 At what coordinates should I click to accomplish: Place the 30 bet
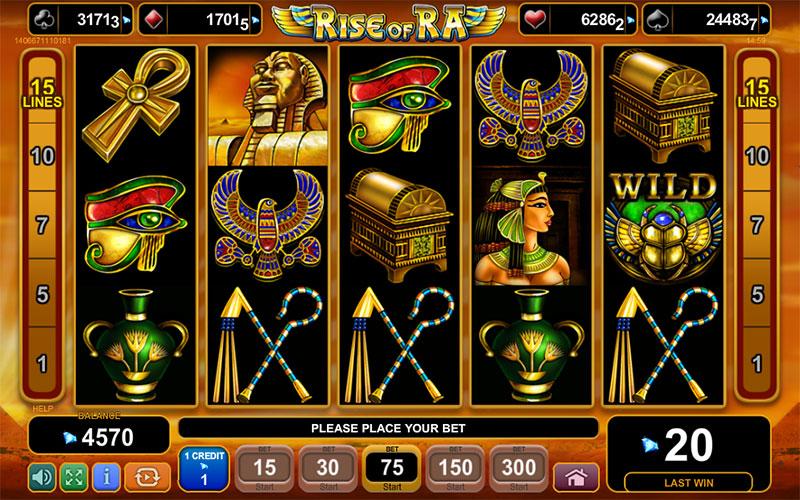point(327,467)
